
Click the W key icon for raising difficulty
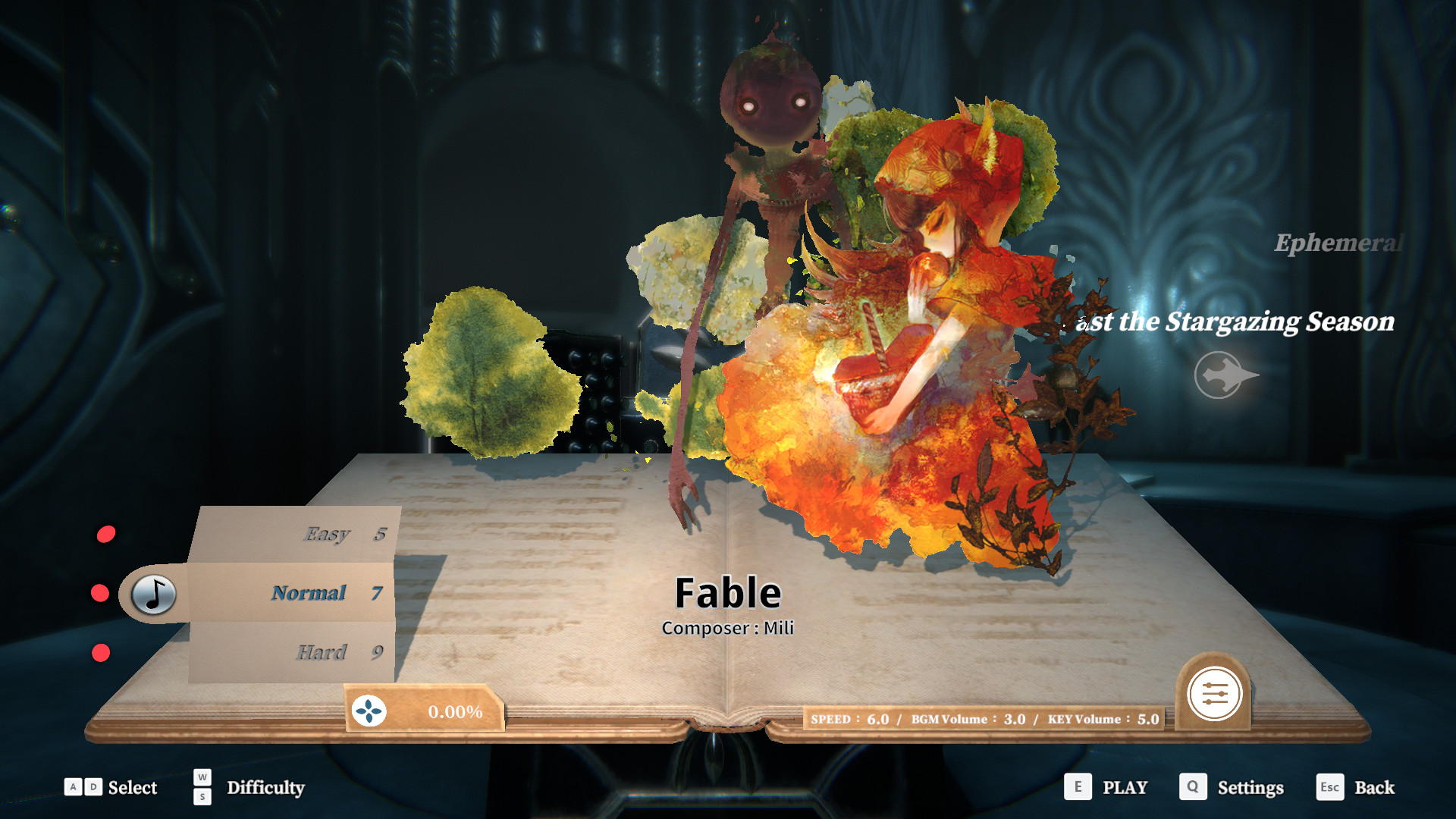(202, 778)
